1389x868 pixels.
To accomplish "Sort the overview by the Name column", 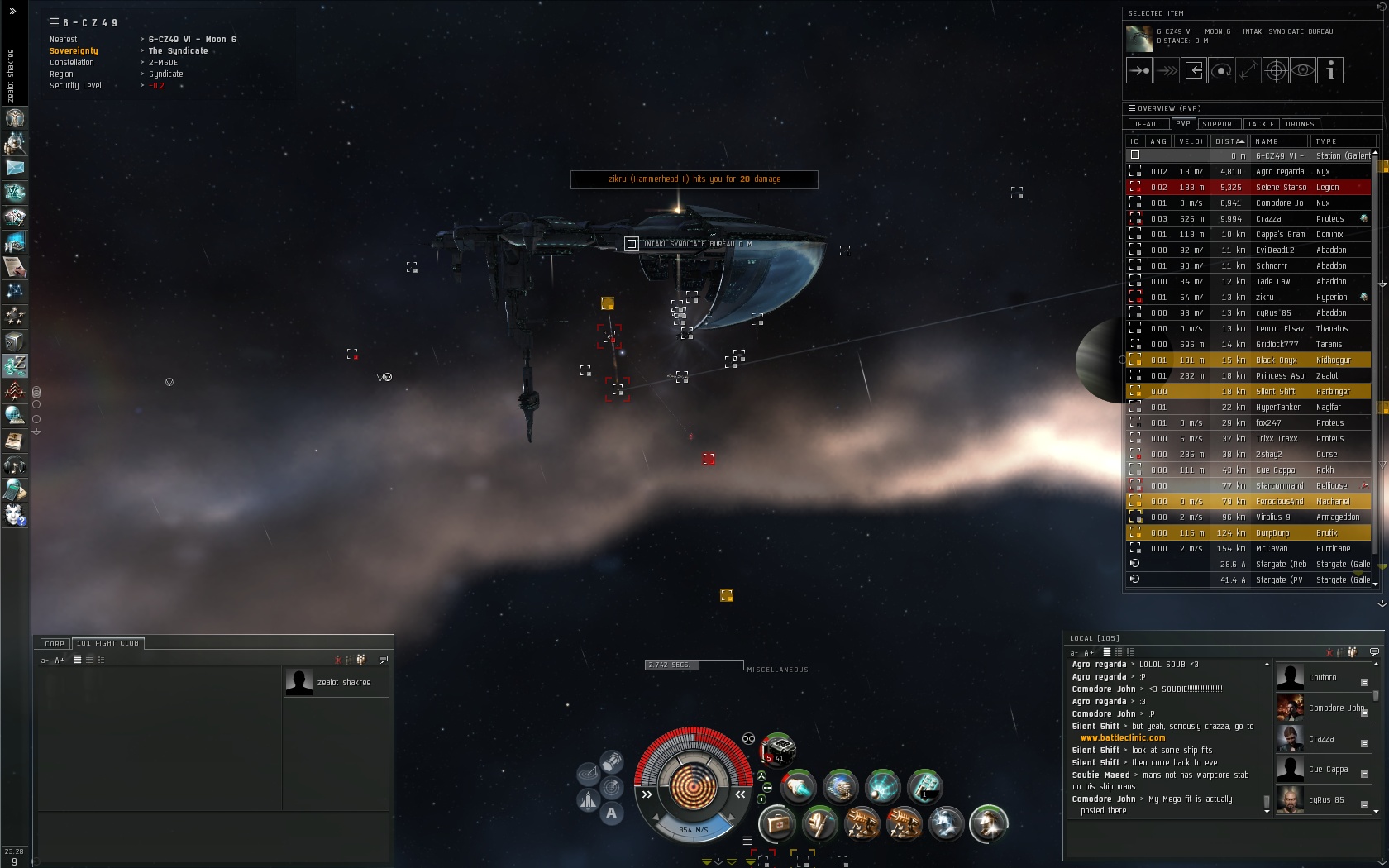I will [x=1277, y=141].
